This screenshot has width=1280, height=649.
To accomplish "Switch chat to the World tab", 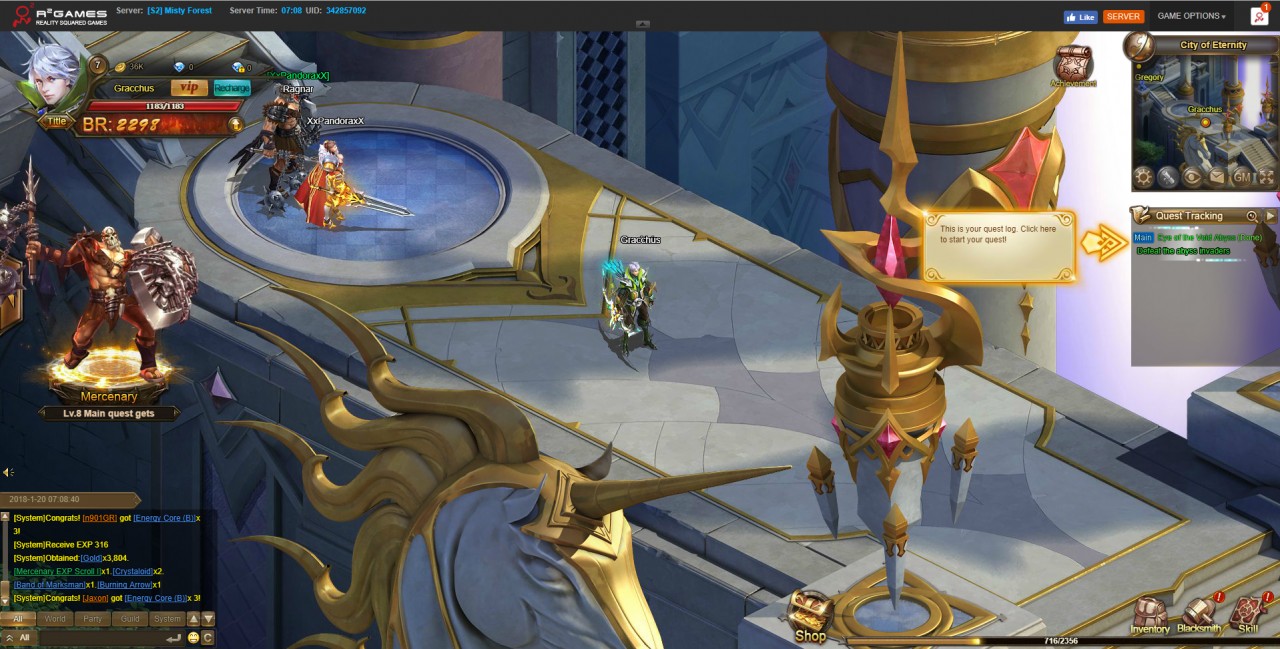I will point(55,619).
